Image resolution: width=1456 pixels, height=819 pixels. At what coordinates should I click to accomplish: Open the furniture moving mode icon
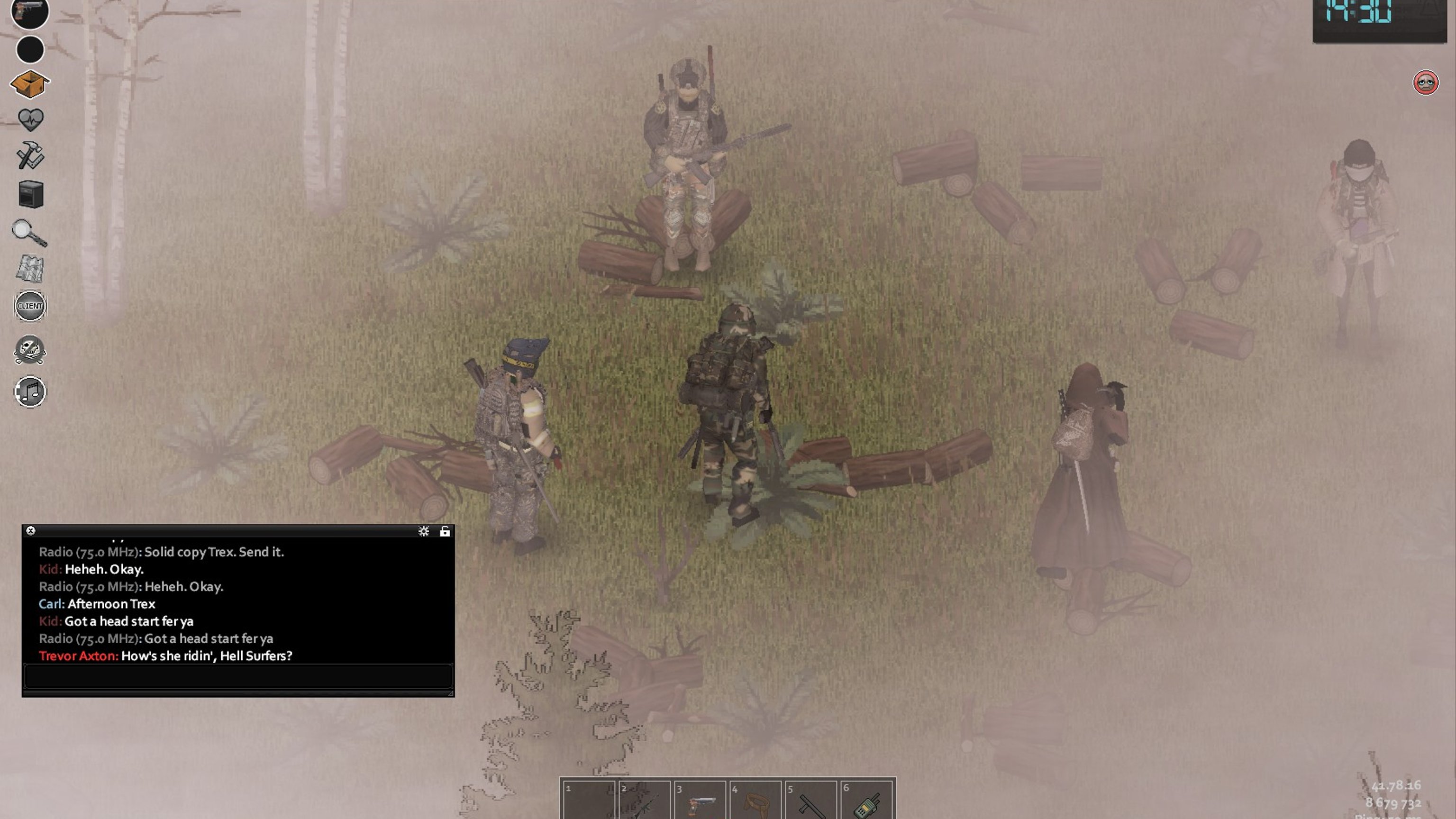(30, 194)
